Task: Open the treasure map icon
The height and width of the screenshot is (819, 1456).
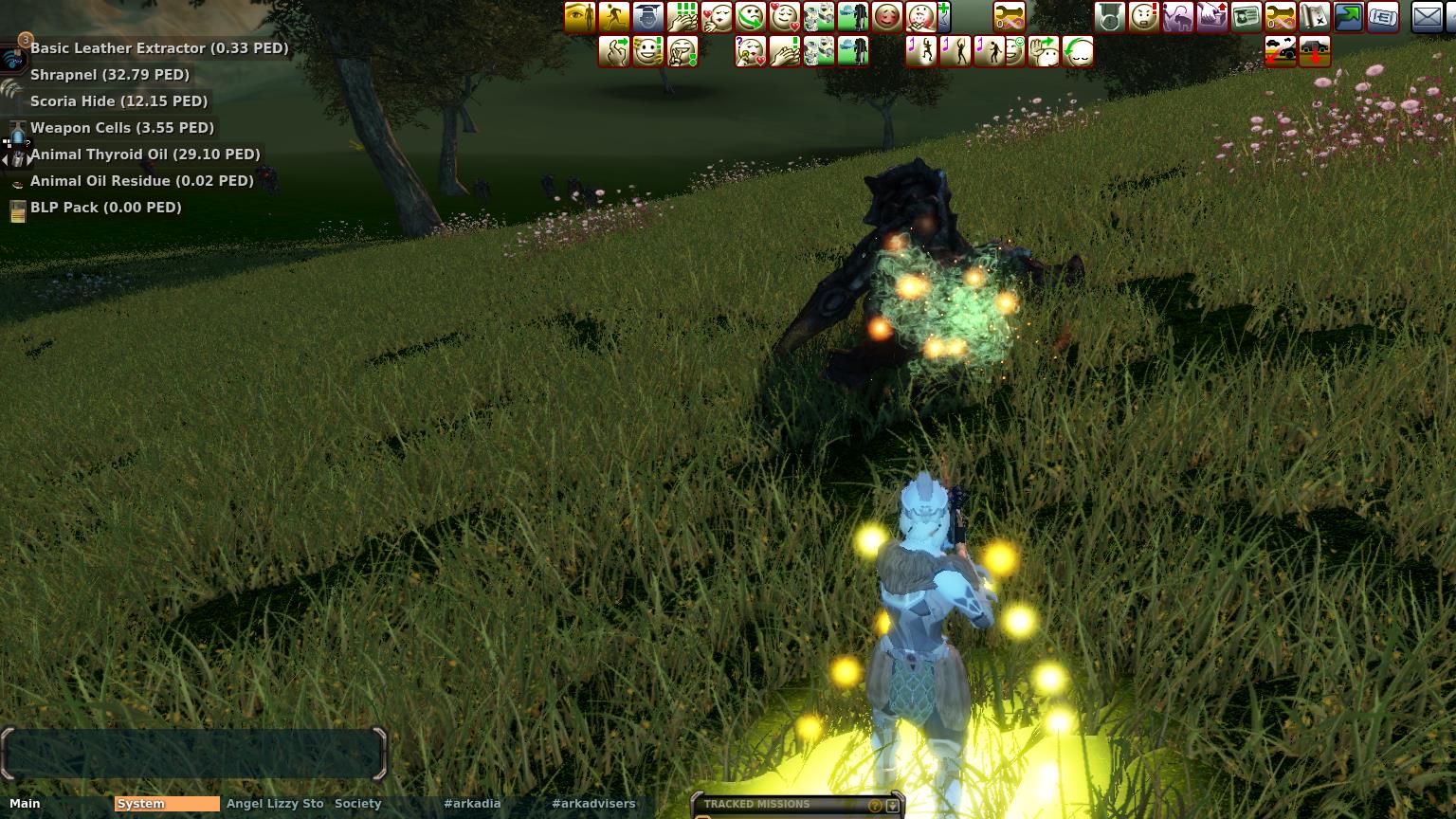Action: (1315, 17)
